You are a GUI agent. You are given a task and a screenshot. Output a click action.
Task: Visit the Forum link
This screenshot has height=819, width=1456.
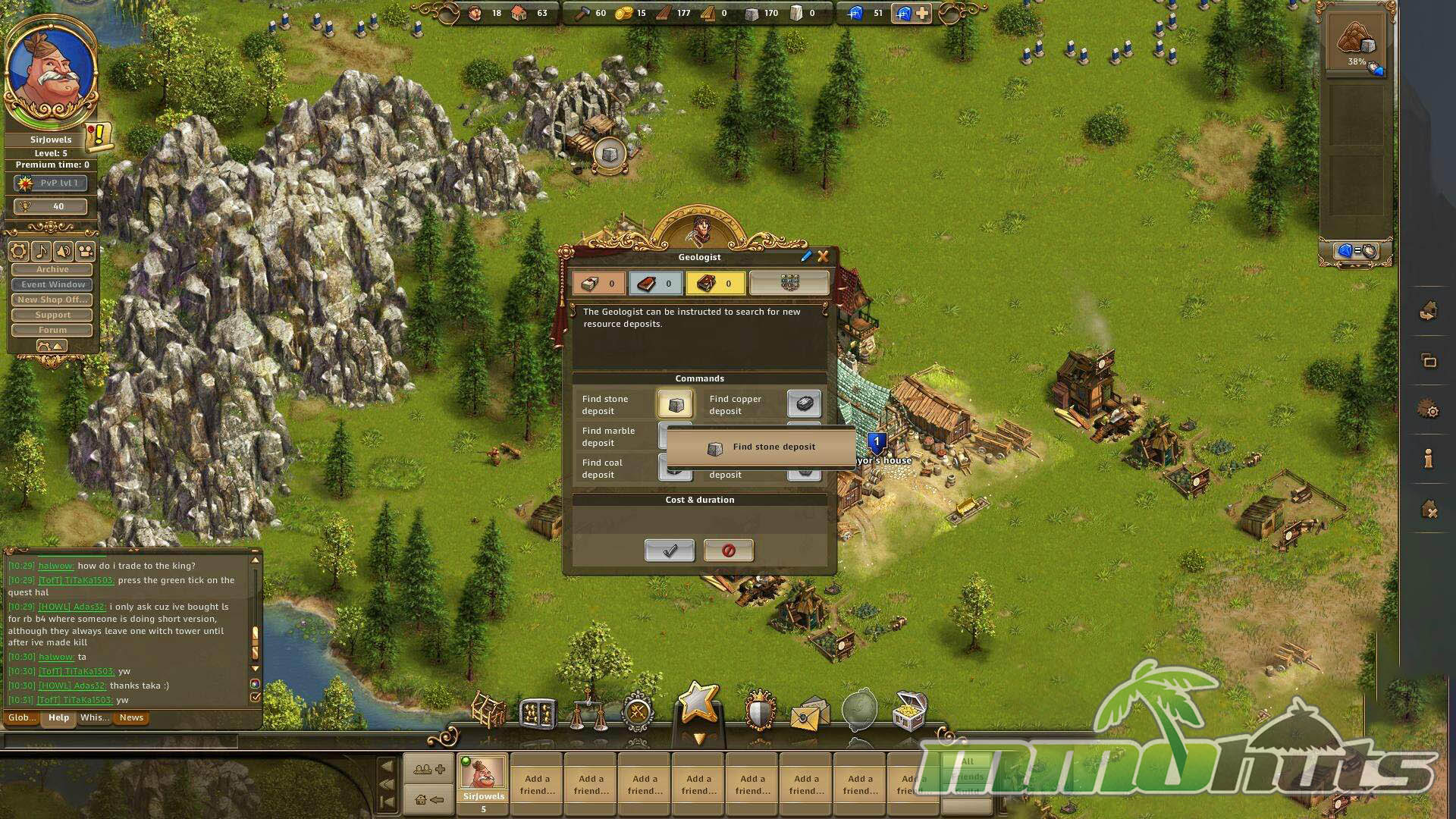[52, 330]
